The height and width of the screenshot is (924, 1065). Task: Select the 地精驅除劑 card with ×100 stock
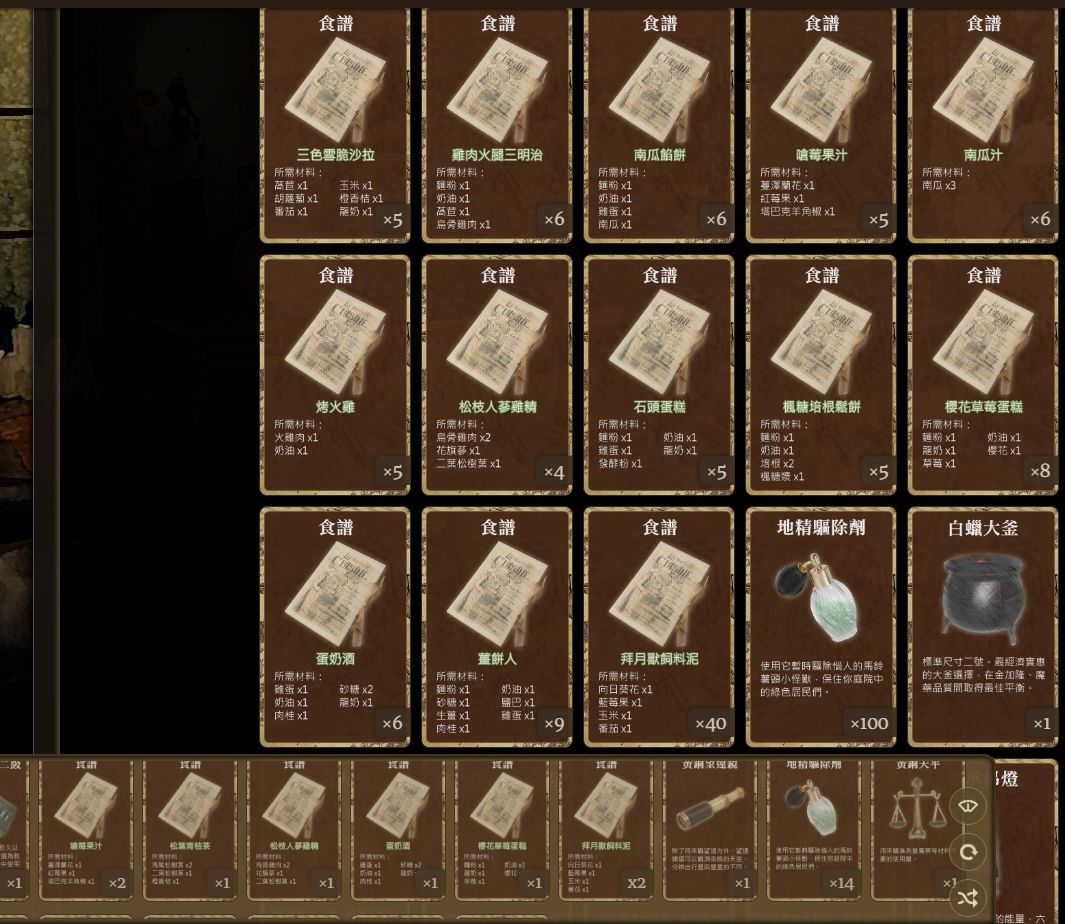821,627
